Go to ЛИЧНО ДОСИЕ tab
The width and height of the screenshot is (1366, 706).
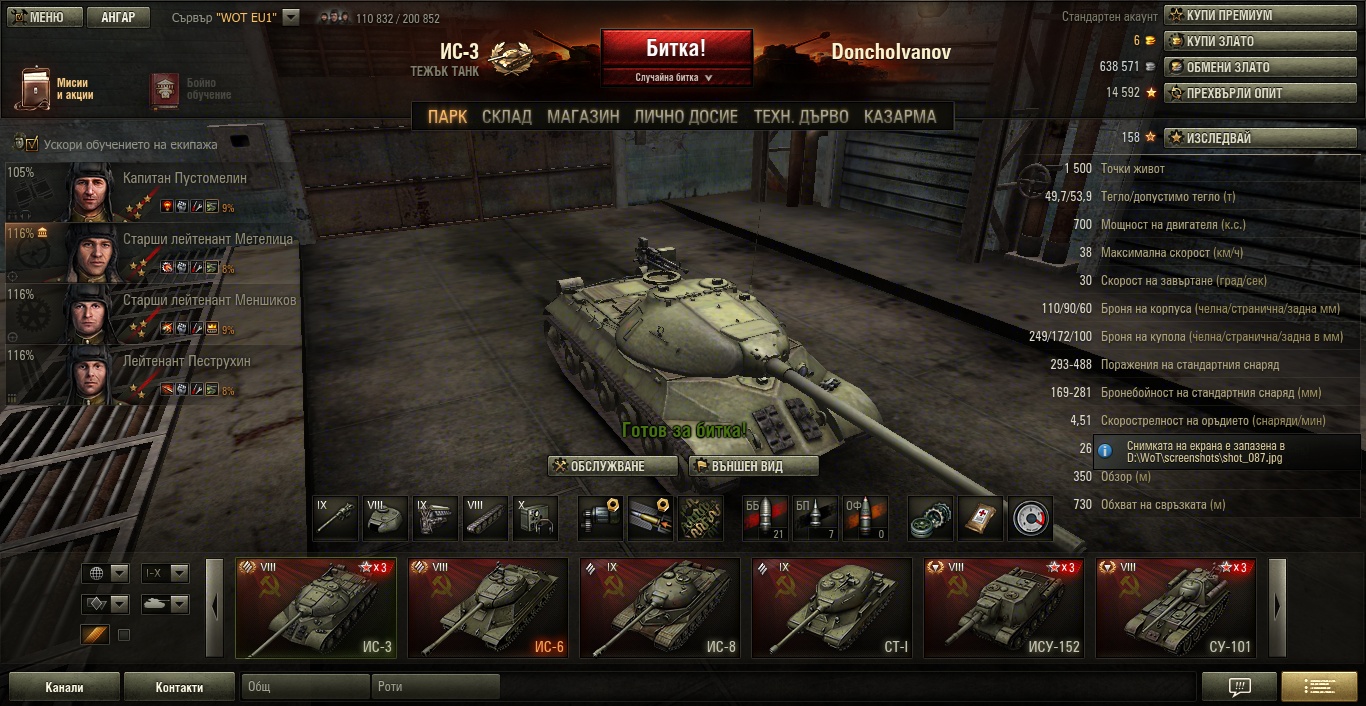point(686,116)
